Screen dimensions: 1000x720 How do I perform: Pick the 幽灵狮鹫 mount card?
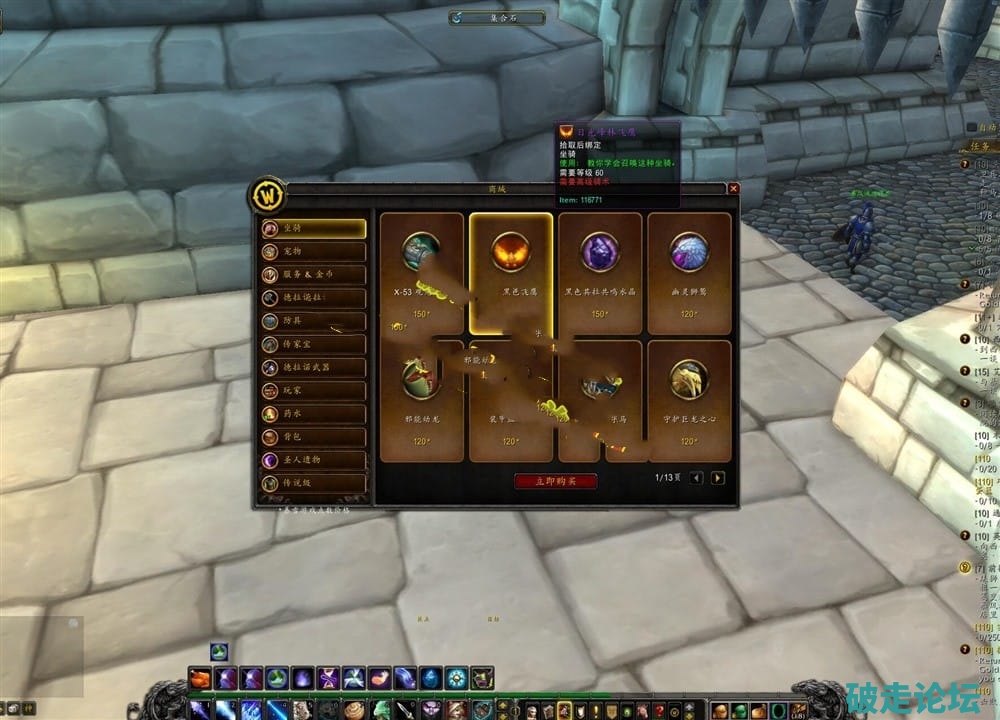(x=689, y=273)
